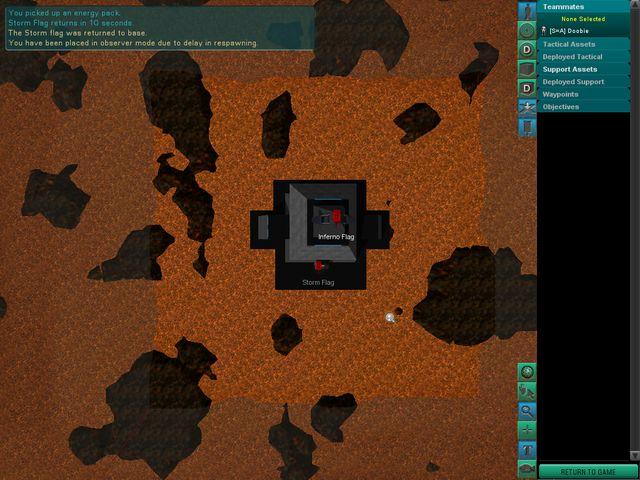Select the hand and pointer tool
640x480 pixels.
point(527,391)
